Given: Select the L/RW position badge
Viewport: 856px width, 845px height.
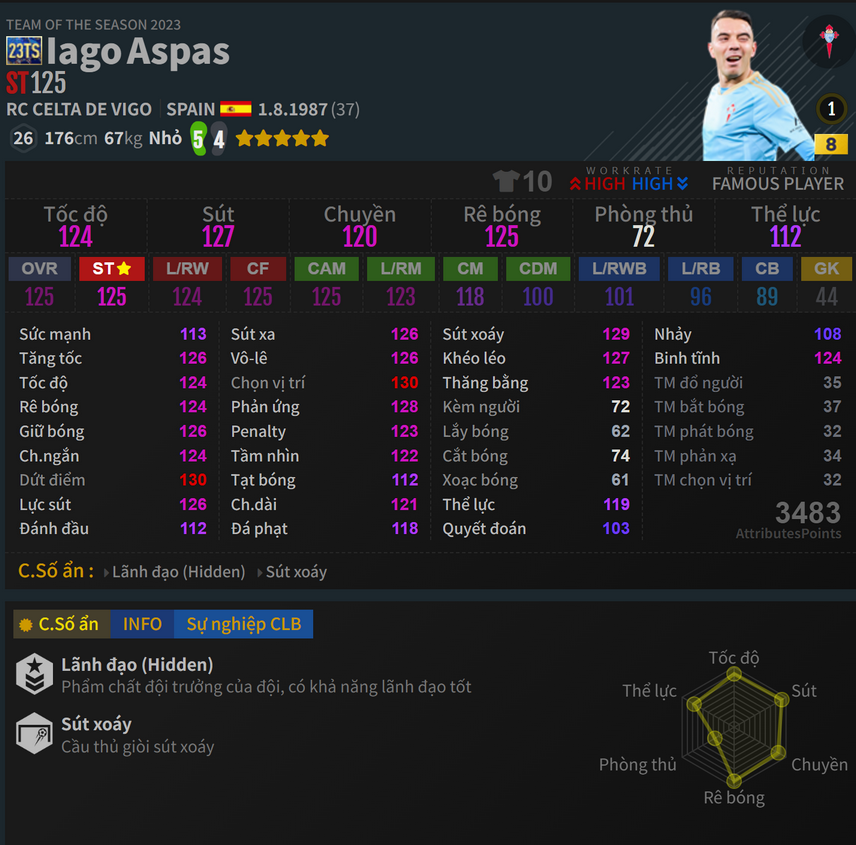Looking at the screenshot, I should [187, 269].
